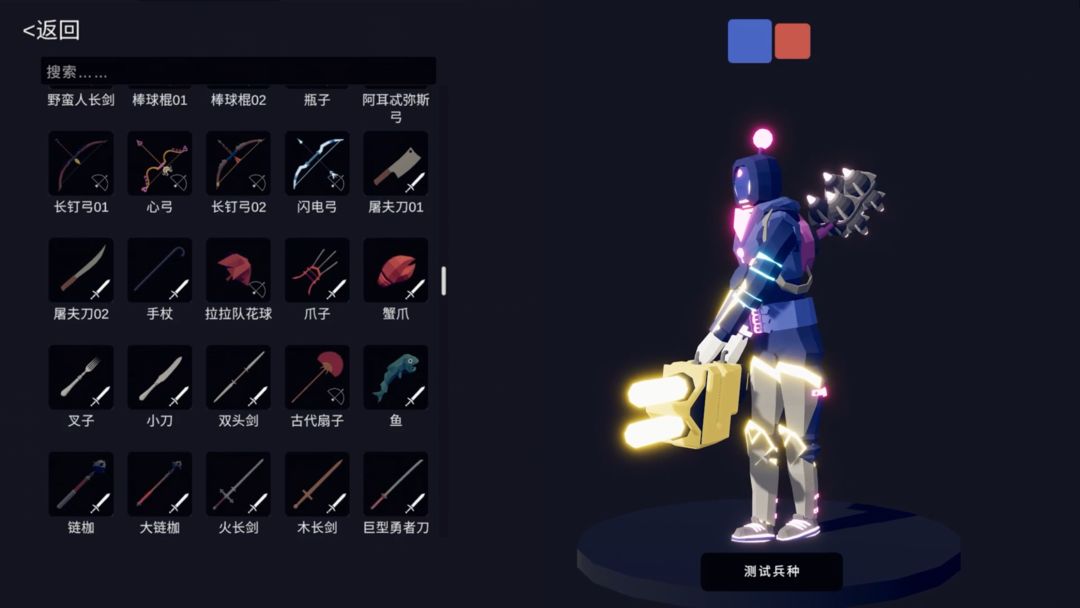Click the 测试兵种 unit name button
Viewport: 1080px width, 608px height.
(x=771, y=572)
